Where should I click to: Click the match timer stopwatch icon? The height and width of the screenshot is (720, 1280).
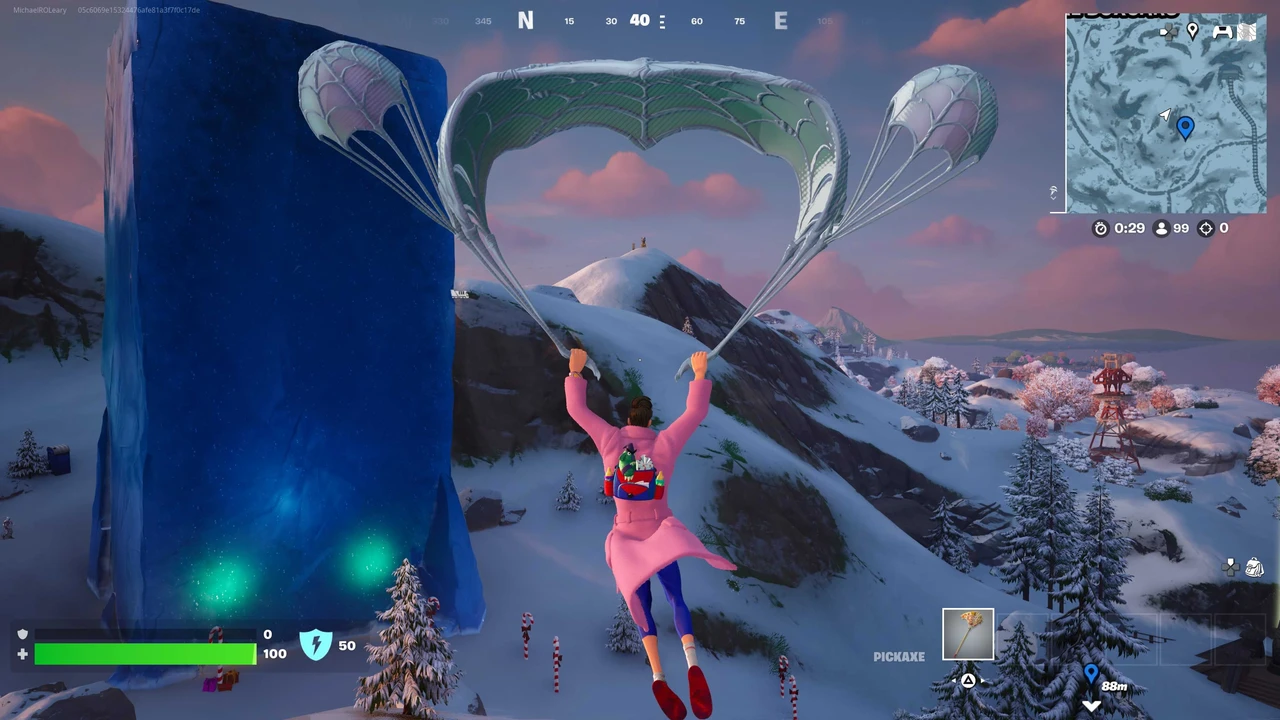[x=1101, y=228]
